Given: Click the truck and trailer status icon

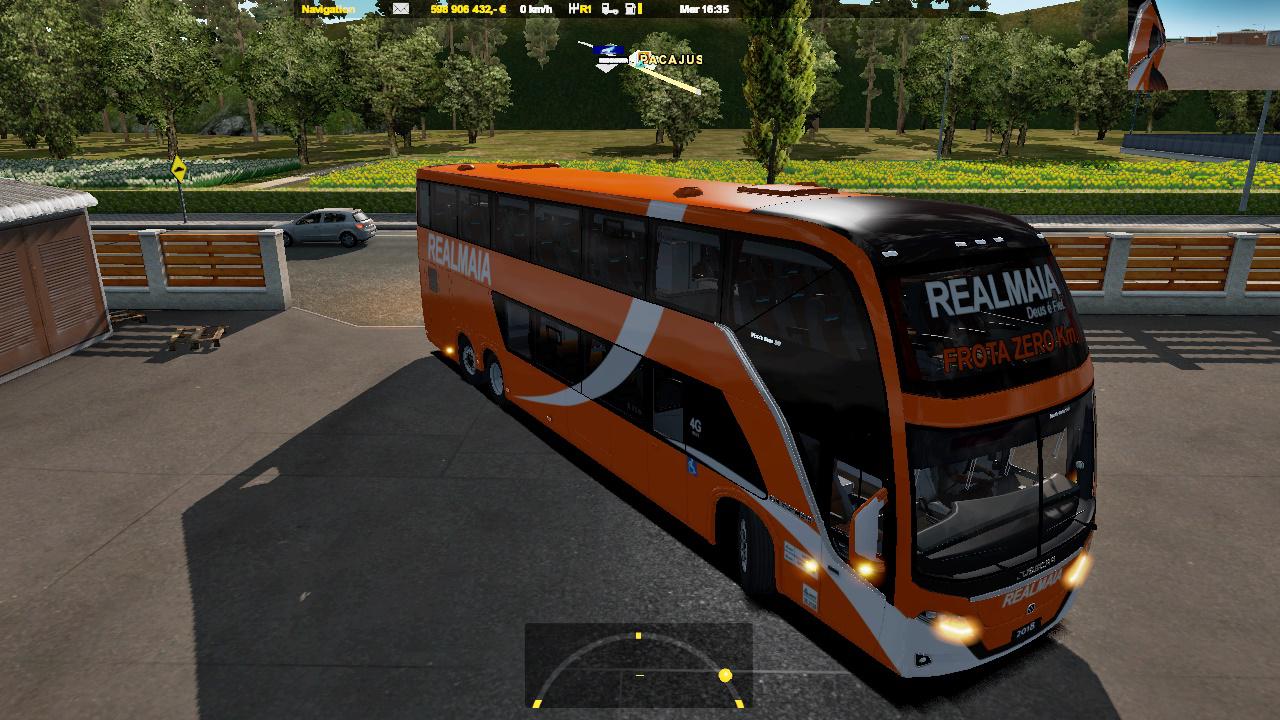Looking at the screenshot, I should coord(607,9).
